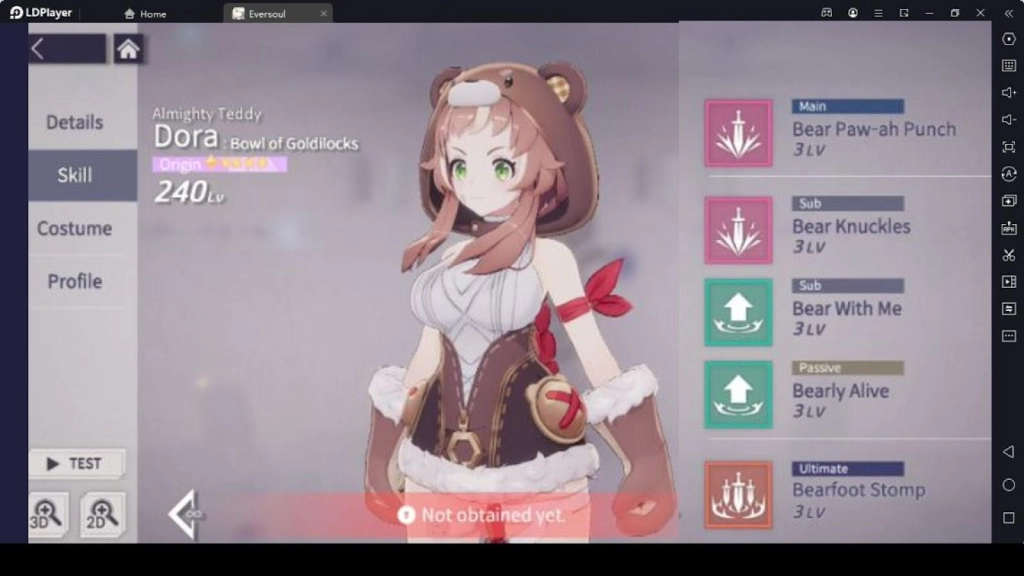Select the Bear With Me skill icon
The height and width of the screenshot is (576, 1024).
(x=738, y=313)
